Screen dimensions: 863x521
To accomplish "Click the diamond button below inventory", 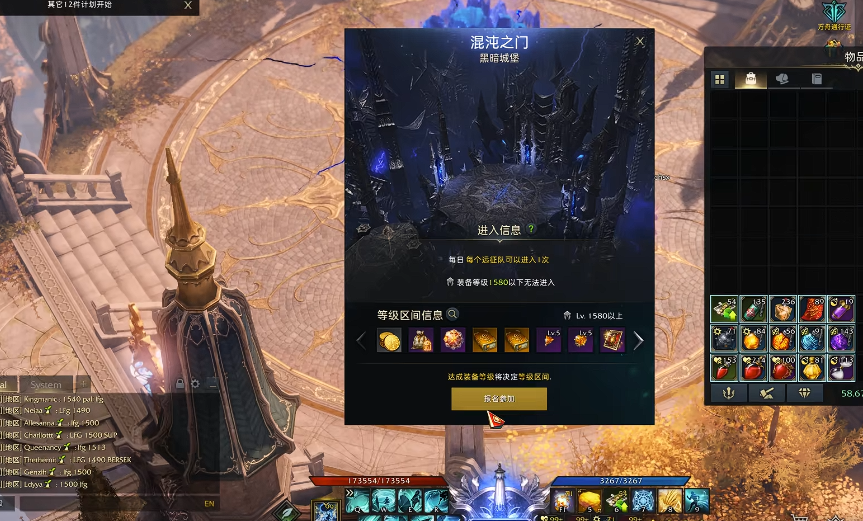I will click(x=805, y=393).
